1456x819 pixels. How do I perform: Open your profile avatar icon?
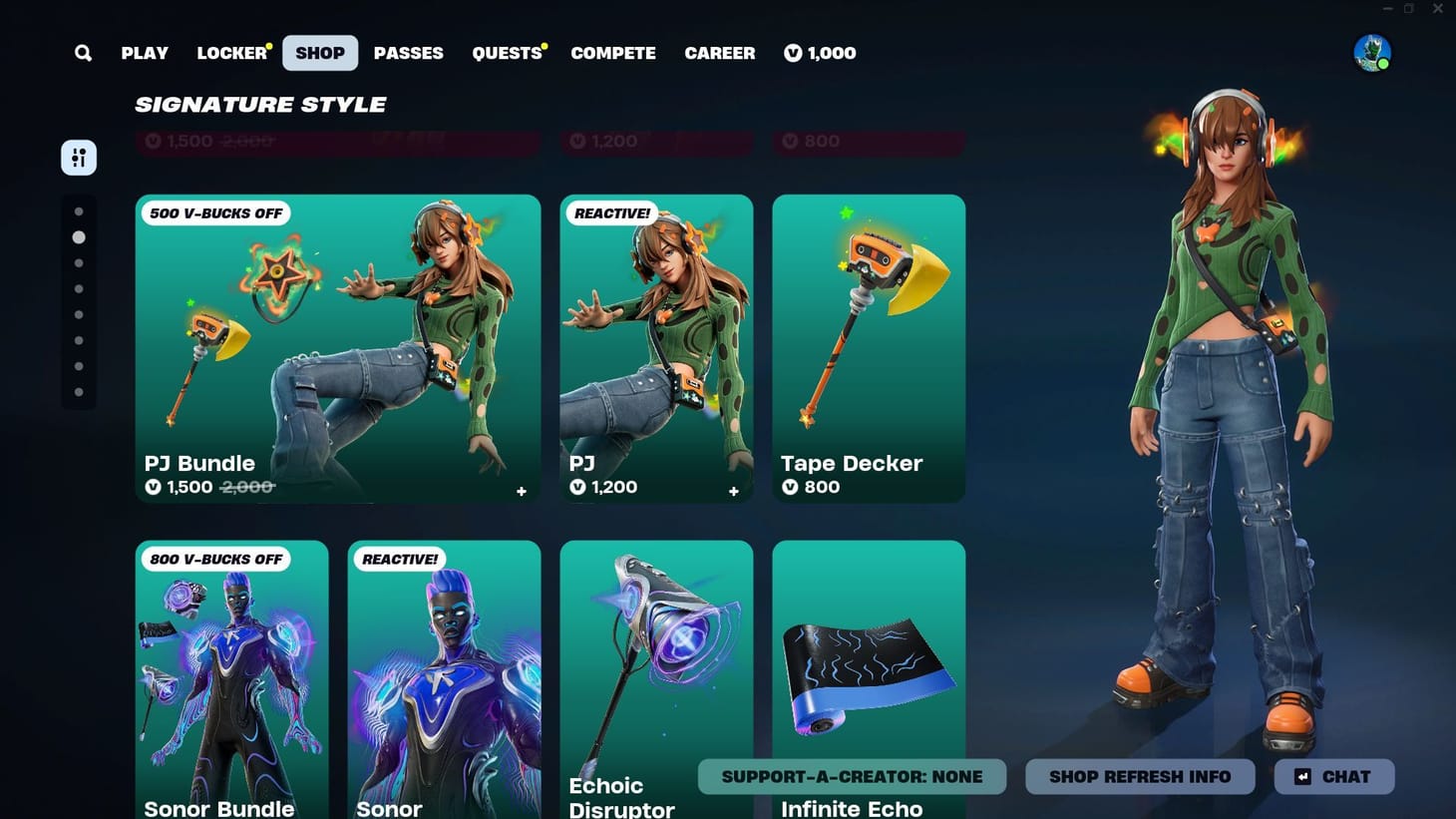click(x=1371, y=53)
